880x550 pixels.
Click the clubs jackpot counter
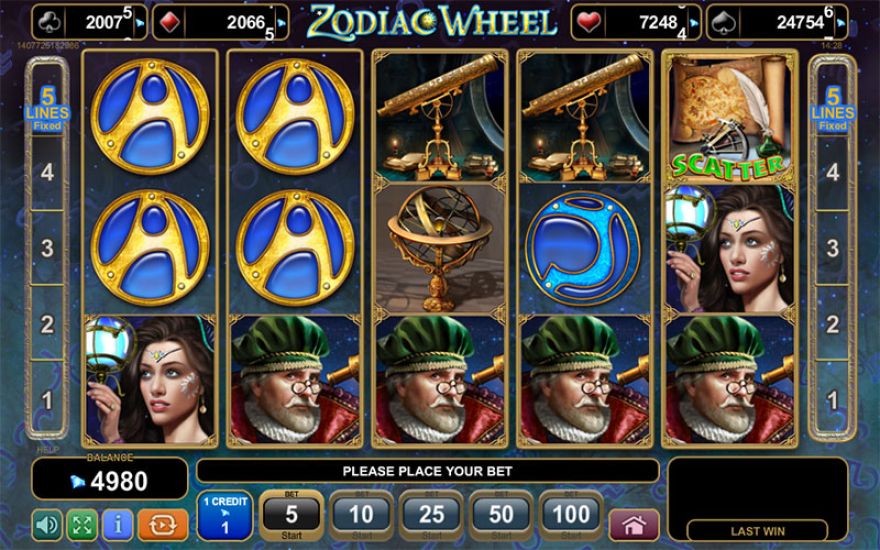pyautogui.click(x=90, y=21)
